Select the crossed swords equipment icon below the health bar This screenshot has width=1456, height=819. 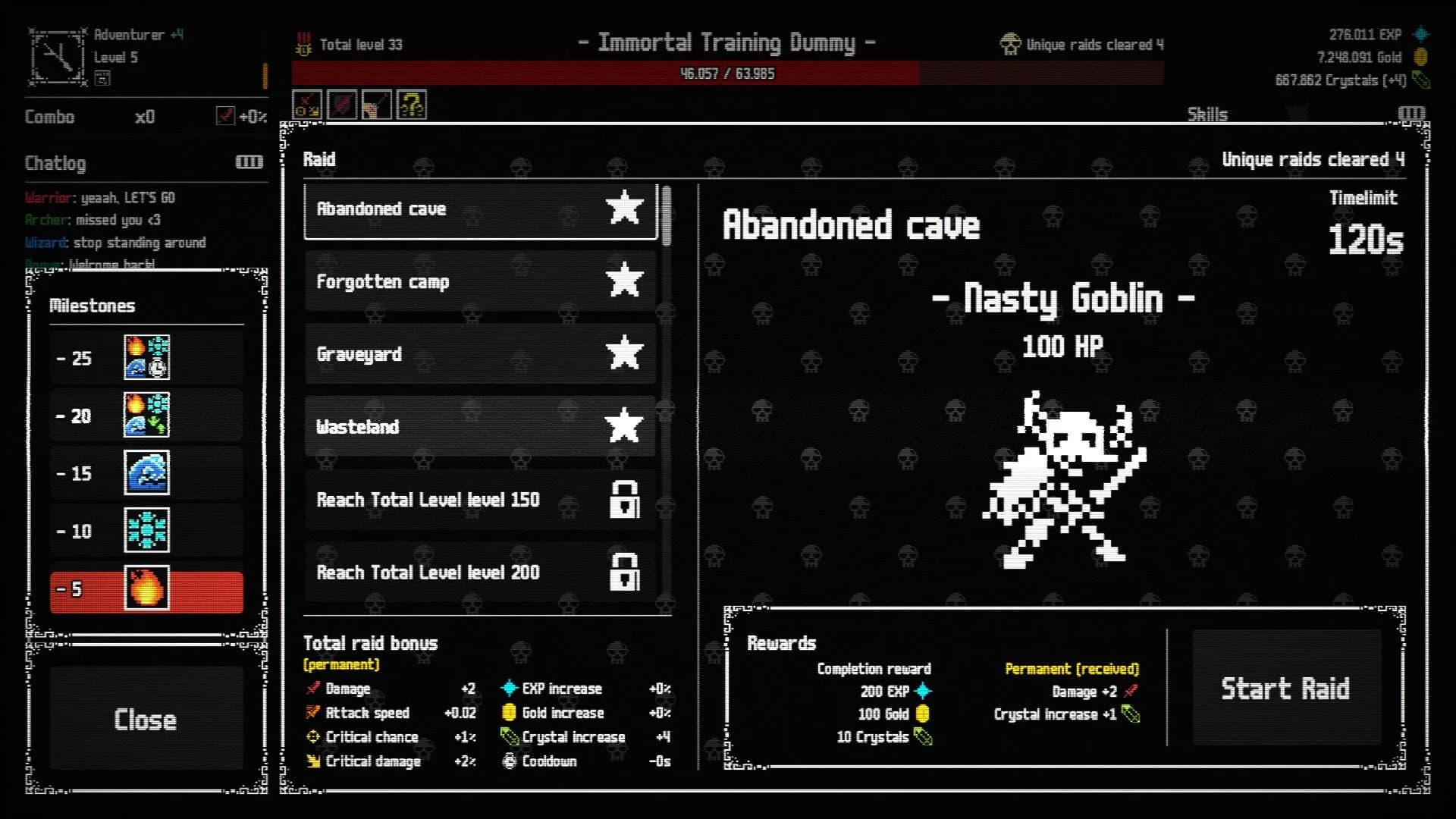point(306,105)
